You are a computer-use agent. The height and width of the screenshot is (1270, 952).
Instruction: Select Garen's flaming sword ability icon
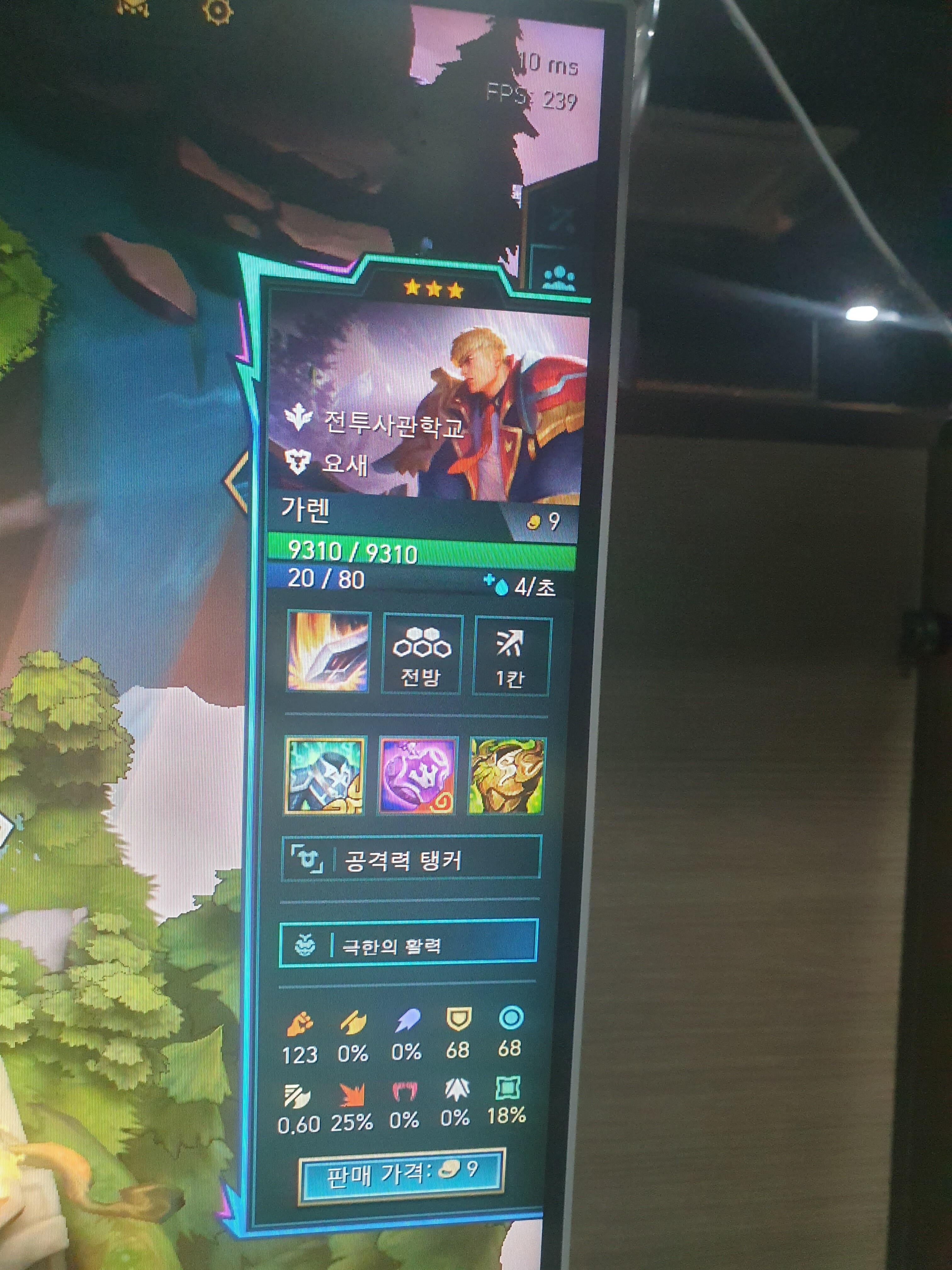coord(328,652)
